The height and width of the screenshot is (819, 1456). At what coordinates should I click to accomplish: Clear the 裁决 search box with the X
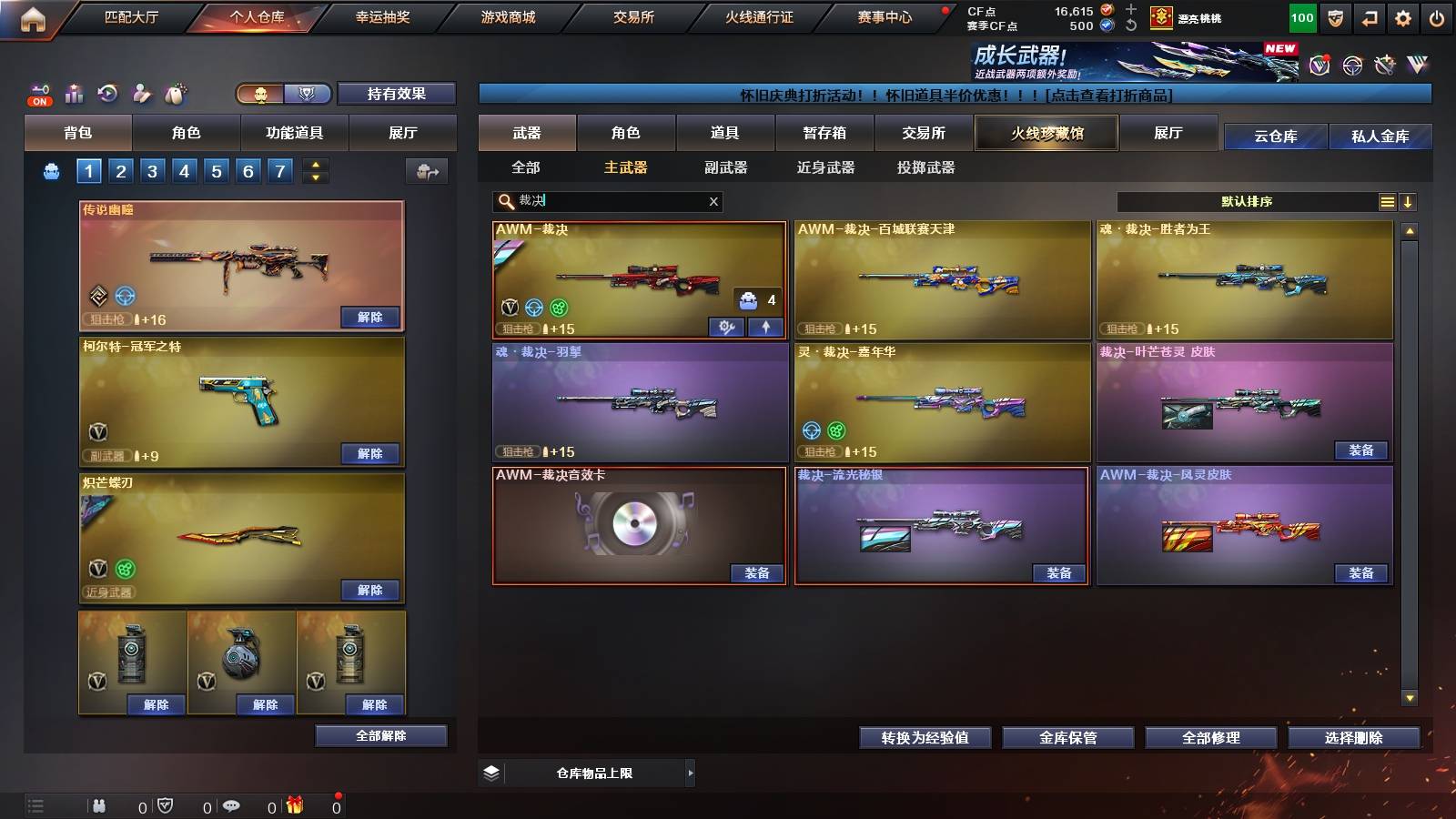tap(713, 201)
